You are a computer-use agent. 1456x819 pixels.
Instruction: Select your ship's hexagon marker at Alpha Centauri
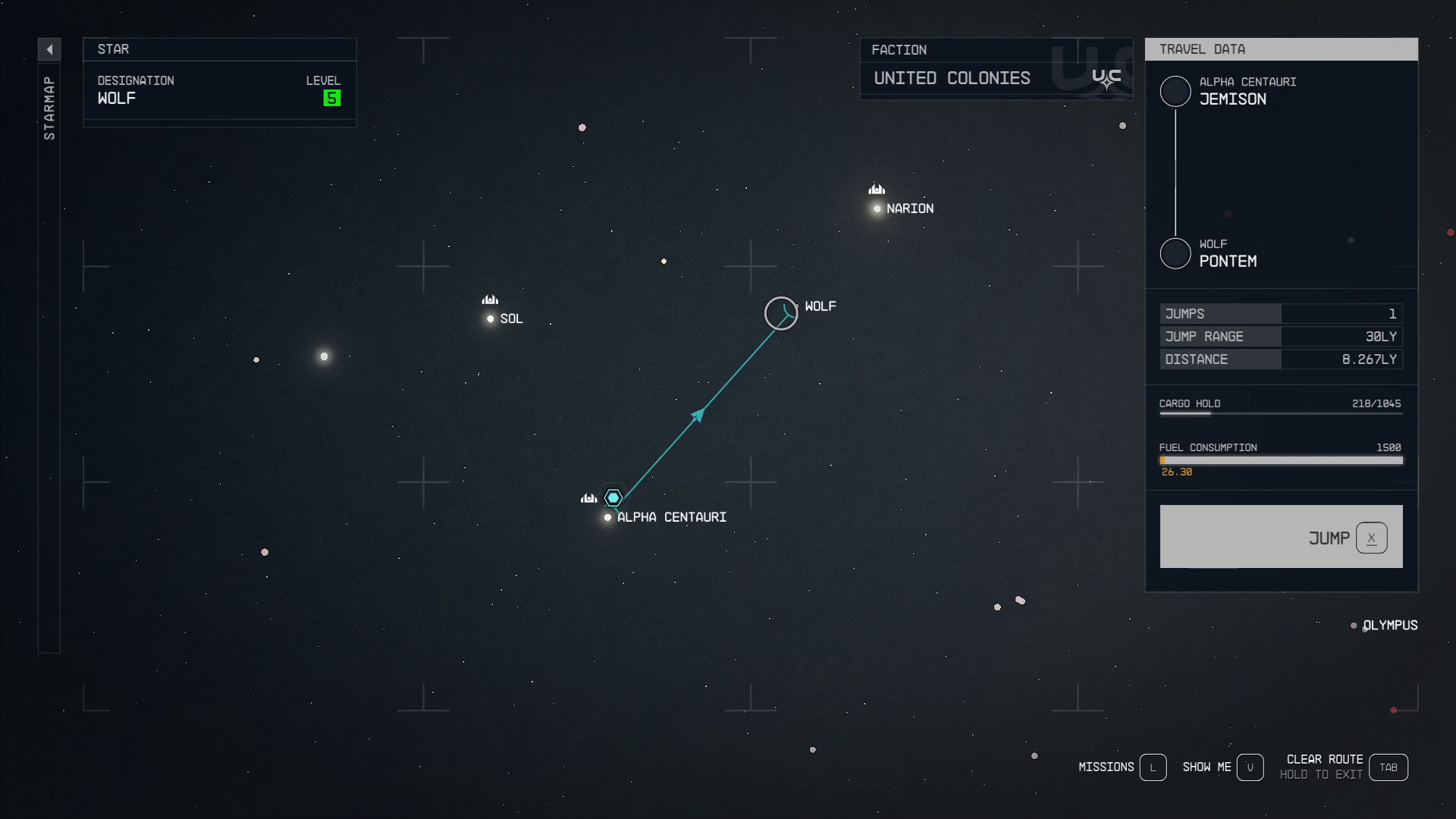pos(613,497)
